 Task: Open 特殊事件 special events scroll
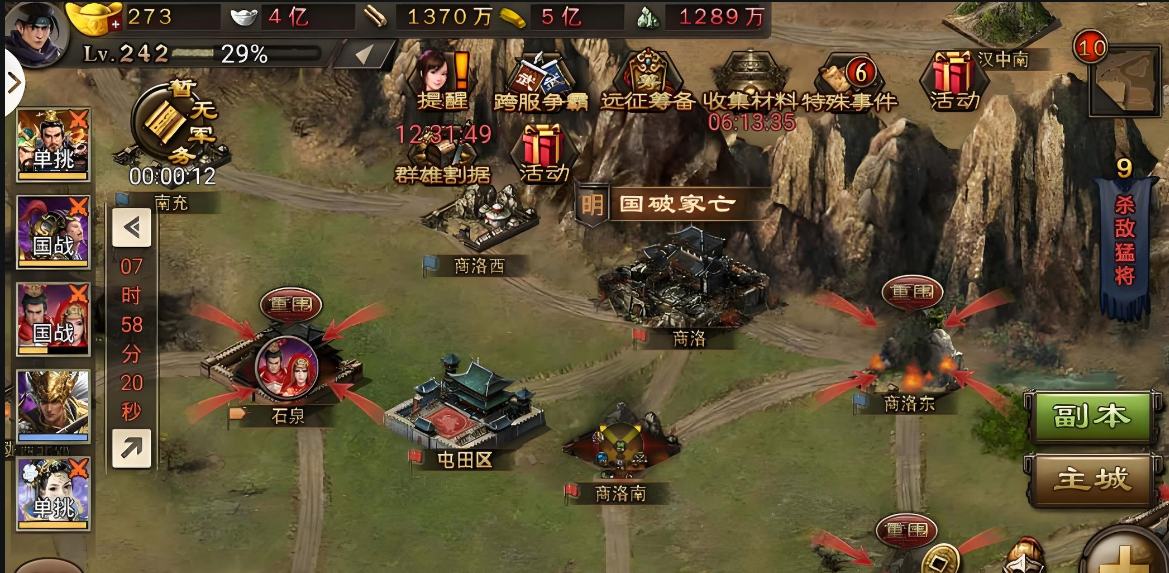tap(848, 80)
